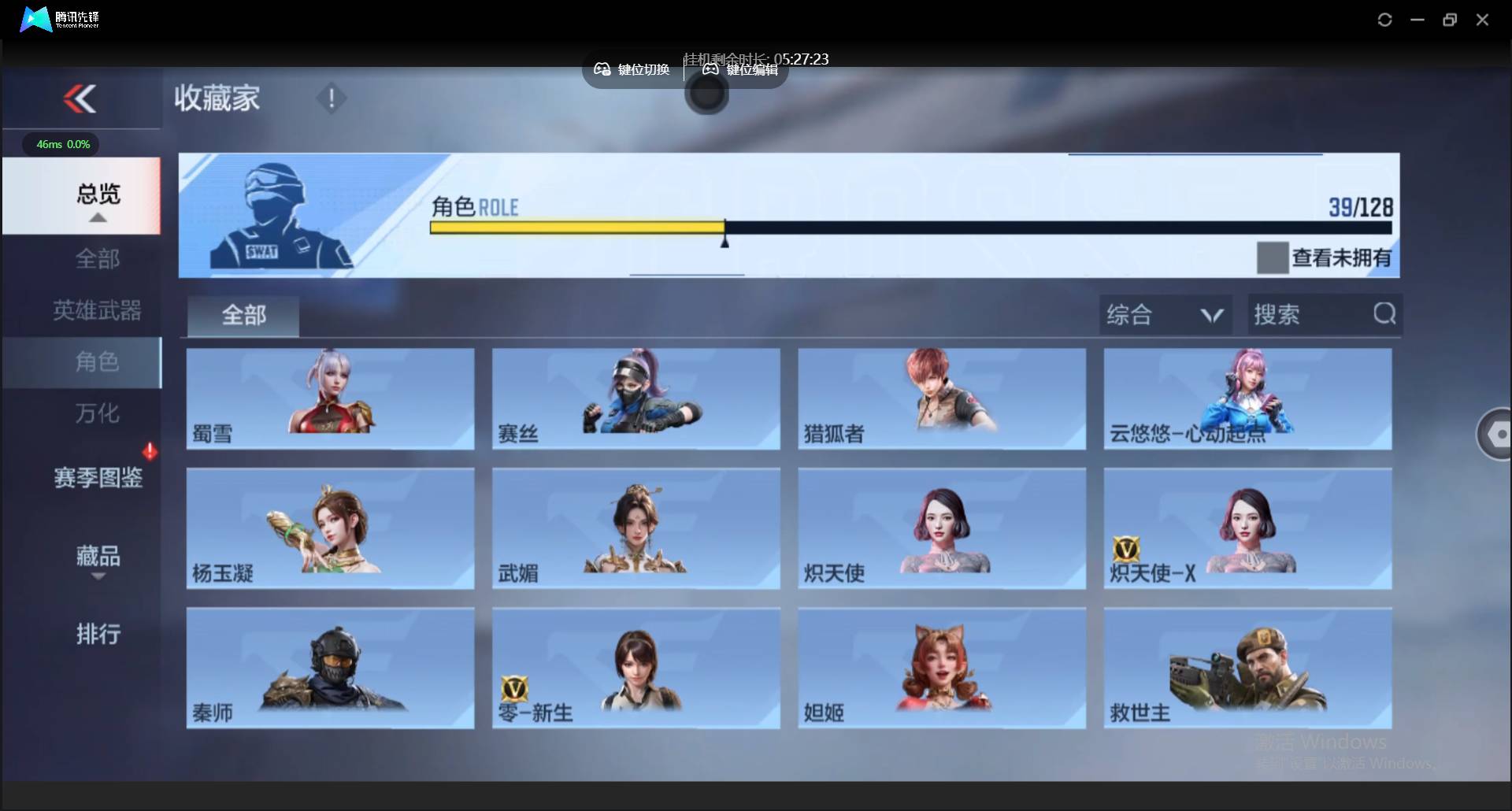
Task: Click the refresh icon in the title bar
Action: (x=1384, y=19)
